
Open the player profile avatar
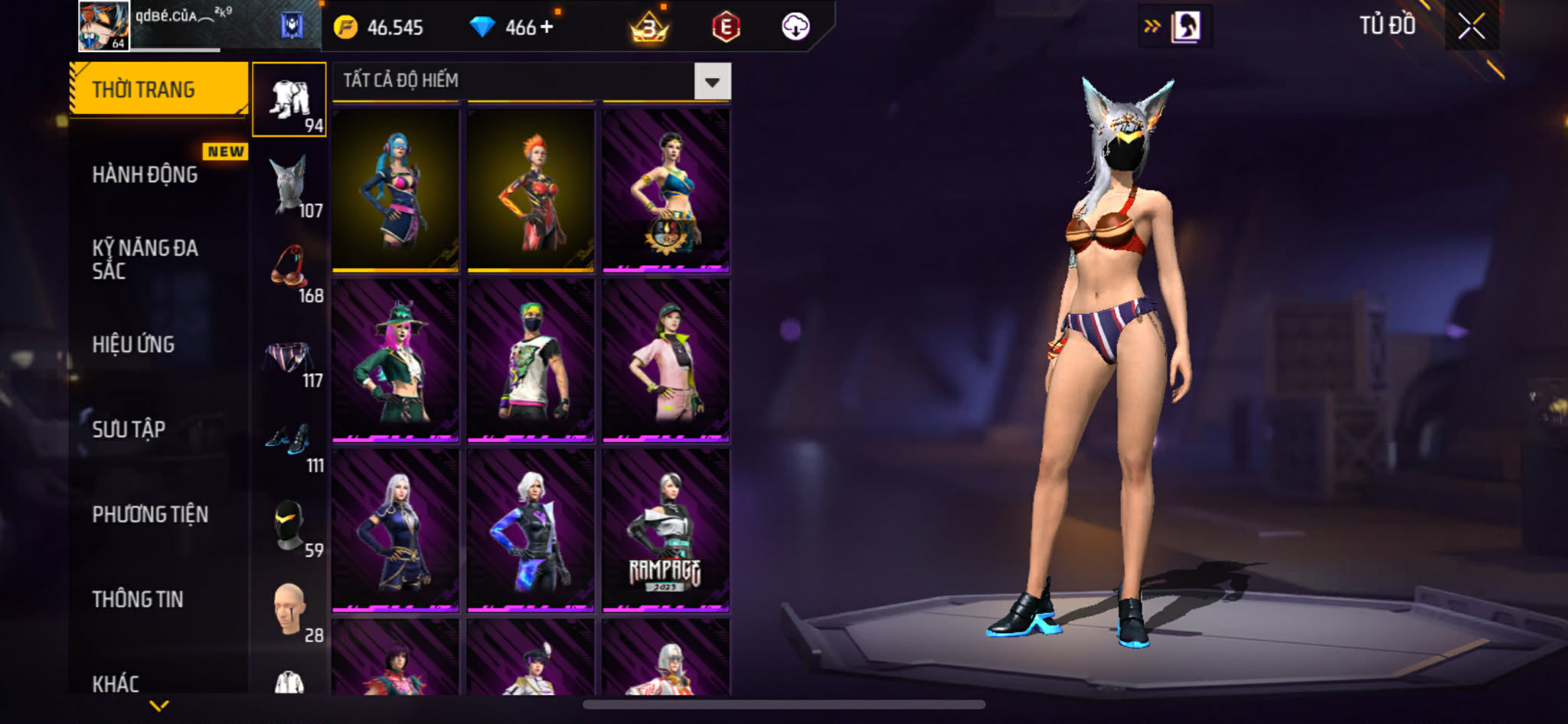pyautogui.click(x=104, y=25)
